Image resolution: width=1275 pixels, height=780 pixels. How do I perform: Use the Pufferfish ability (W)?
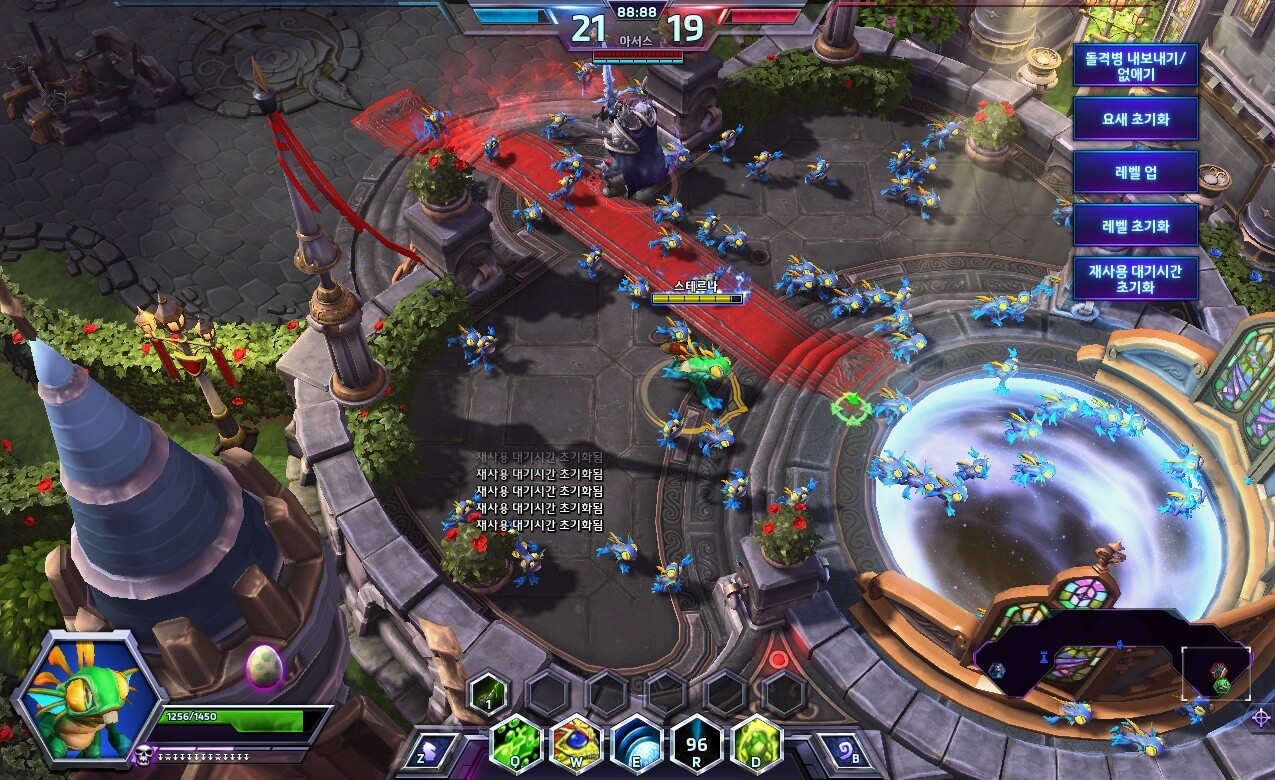(576, 745)
